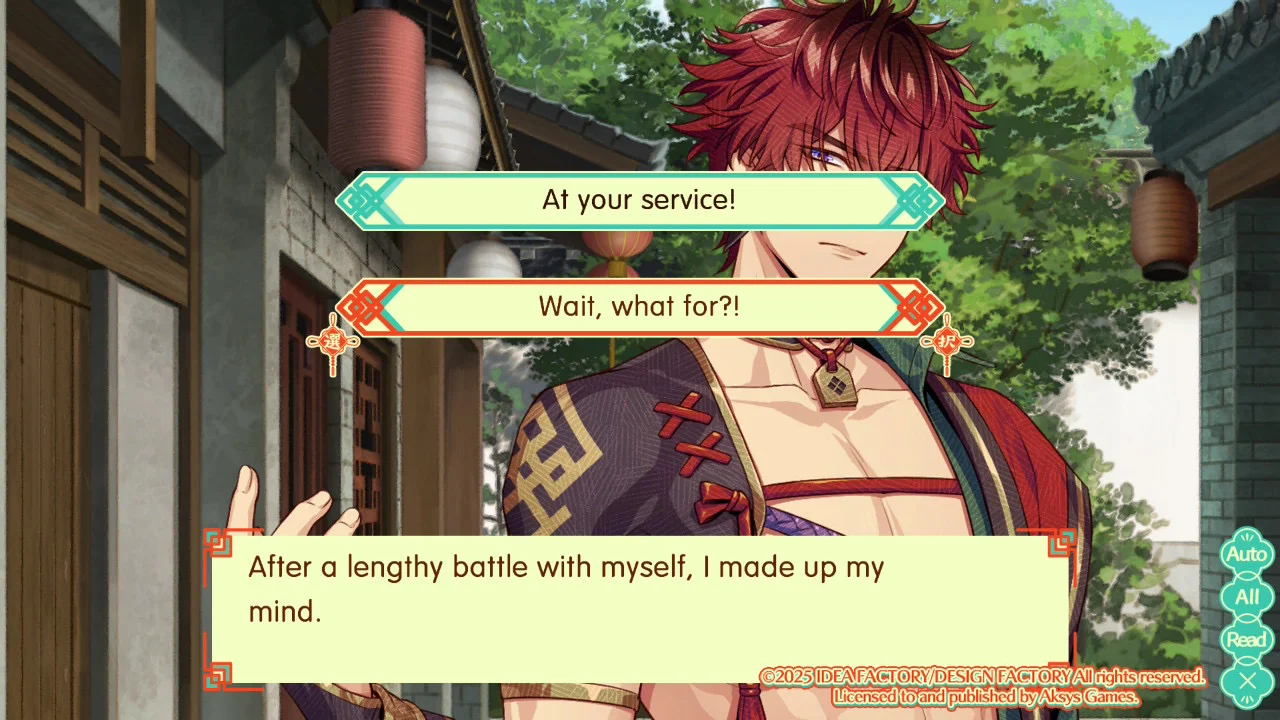Click the 選 charm beside the choices
The image size is (1280, 720).
pyautogui.click(x=332, y=341)
